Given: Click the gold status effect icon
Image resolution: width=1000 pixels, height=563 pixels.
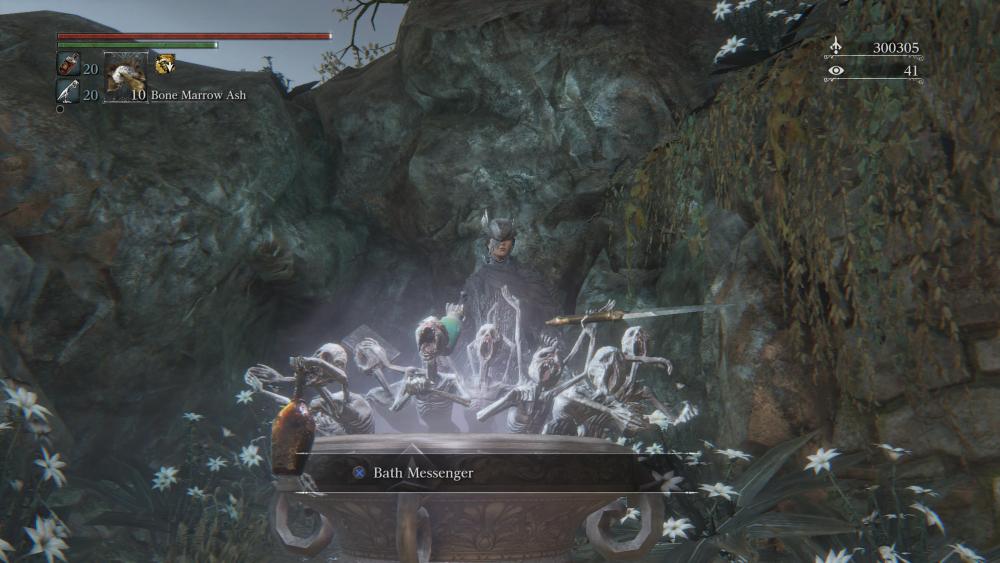Looking at the screenshot, I should pos(165,64).
